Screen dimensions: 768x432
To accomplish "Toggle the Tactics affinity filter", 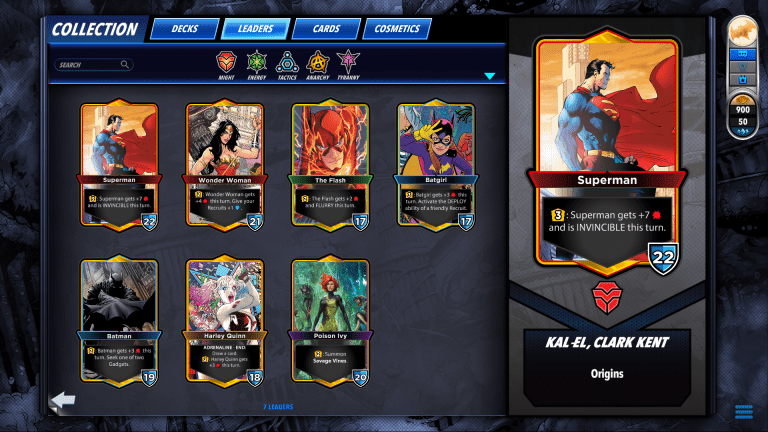I will pos(287,63).
